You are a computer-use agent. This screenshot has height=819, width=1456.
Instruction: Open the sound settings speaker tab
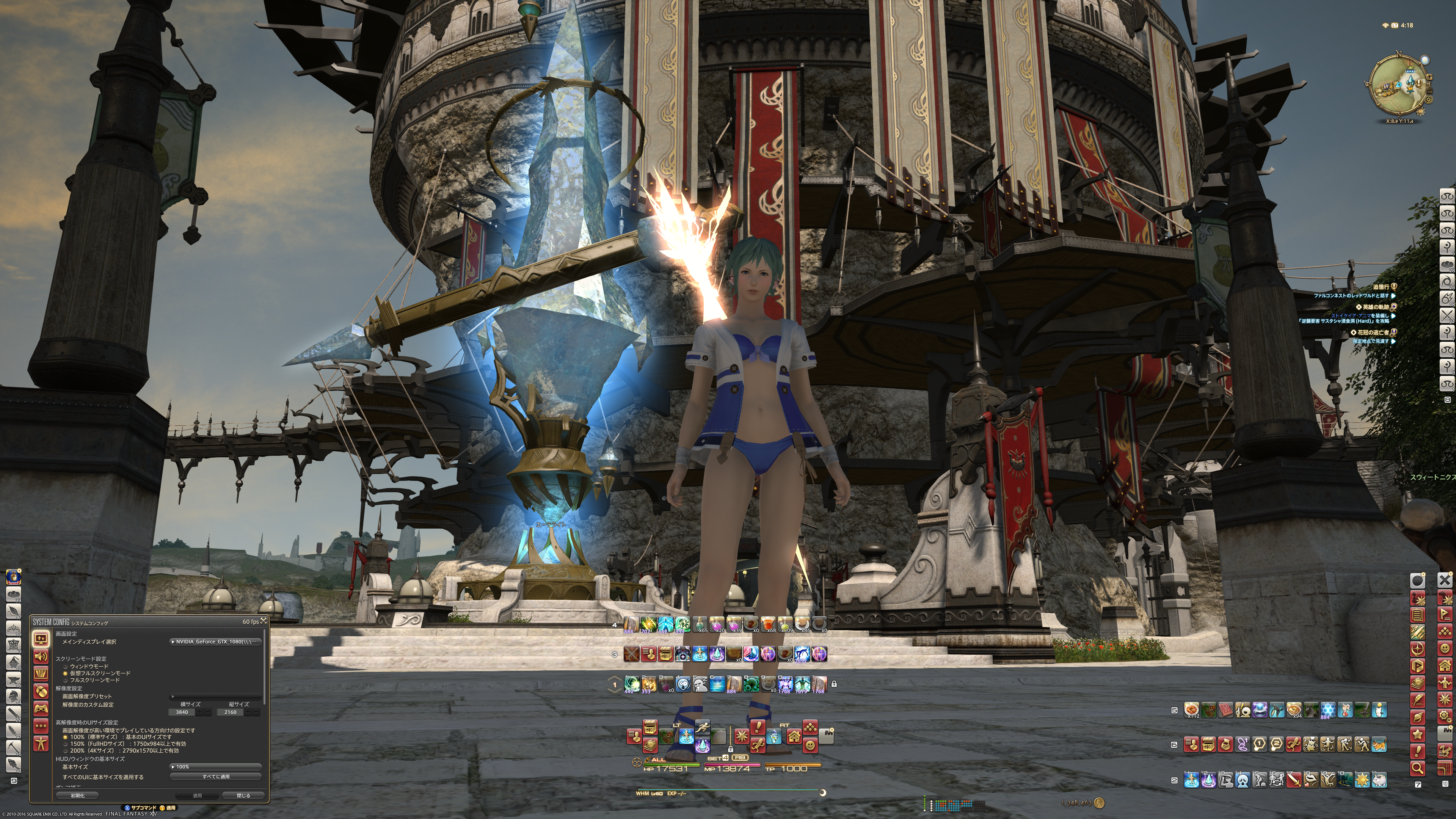(x=41, y=656)
